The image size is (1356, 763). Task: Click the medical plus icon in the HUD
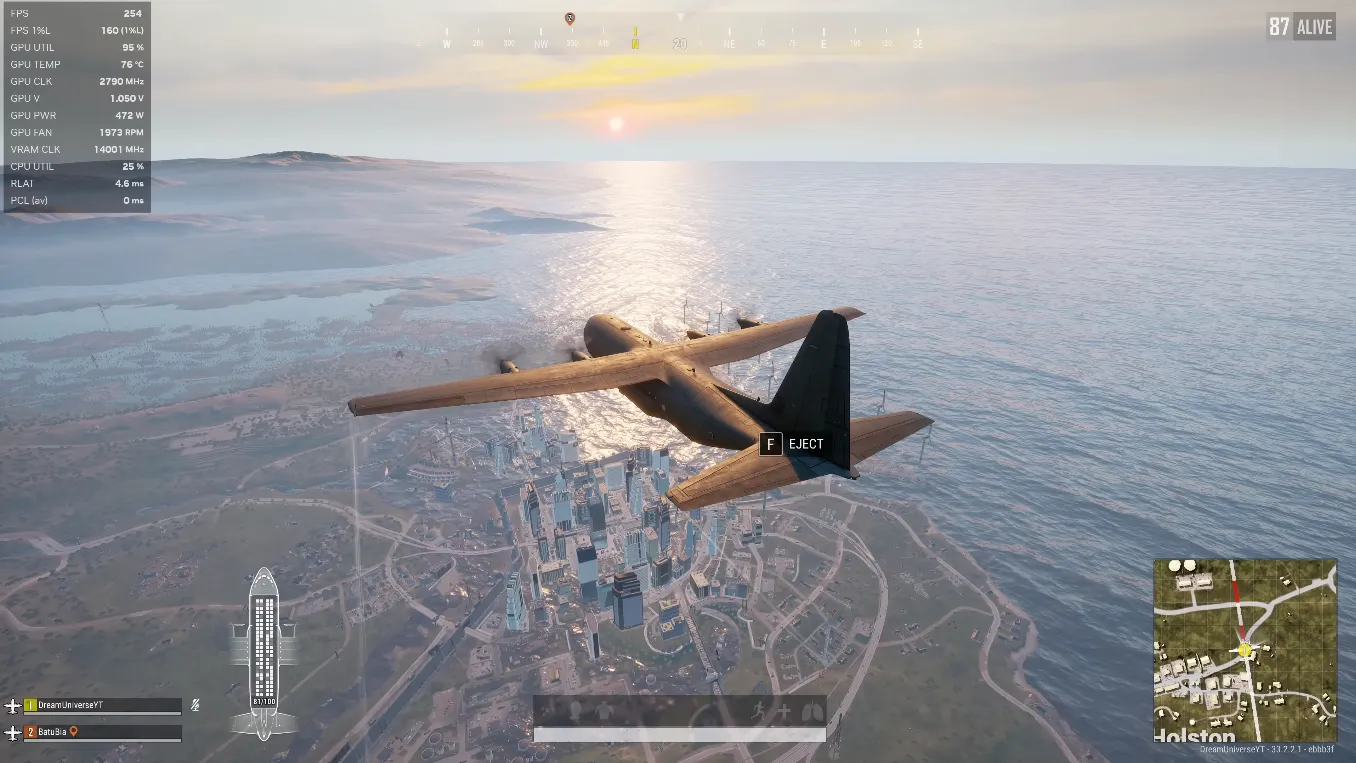pos(784,711)
